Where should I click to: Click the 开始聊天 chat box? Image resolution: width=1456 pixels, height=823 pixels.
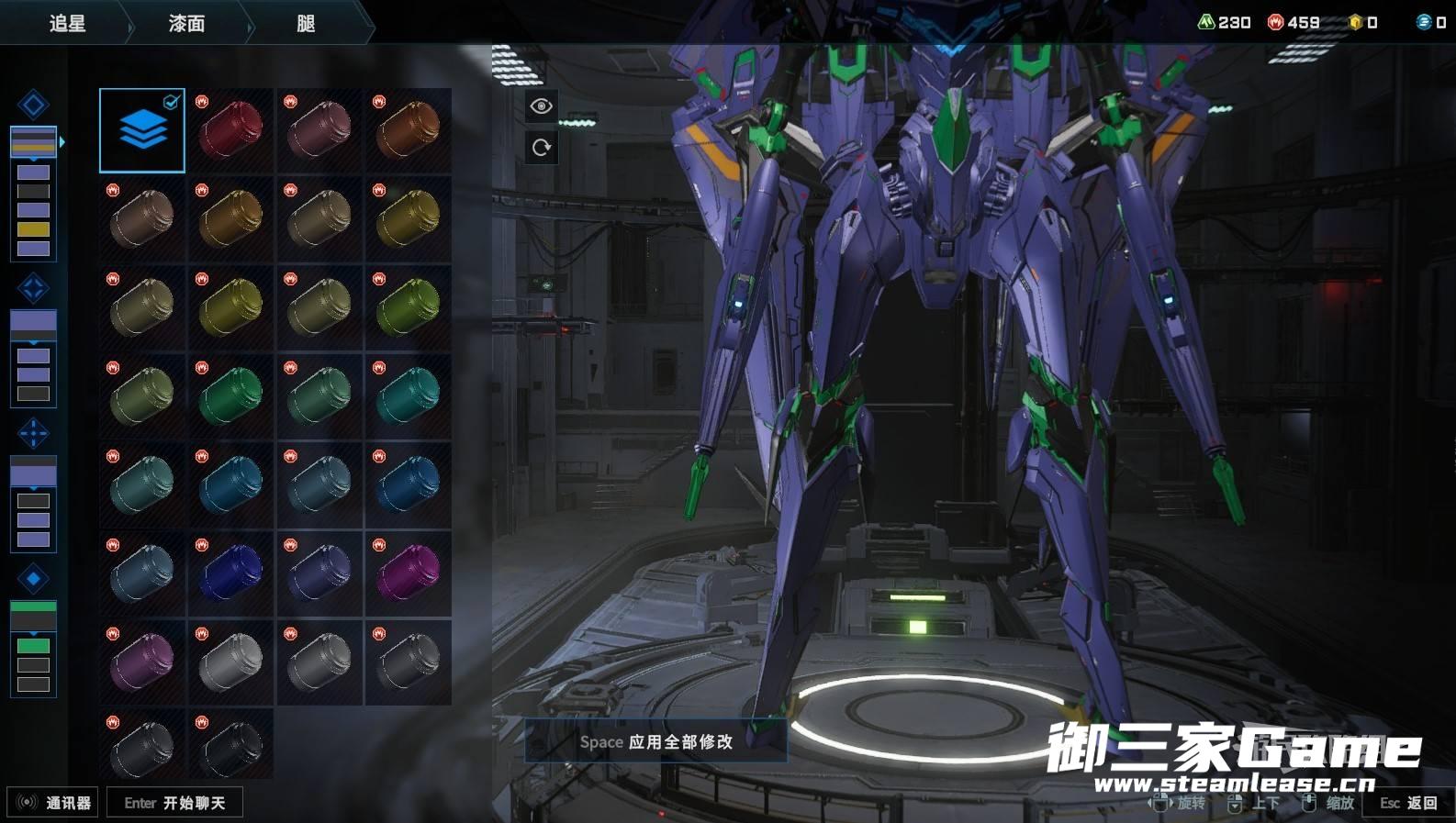174,803
